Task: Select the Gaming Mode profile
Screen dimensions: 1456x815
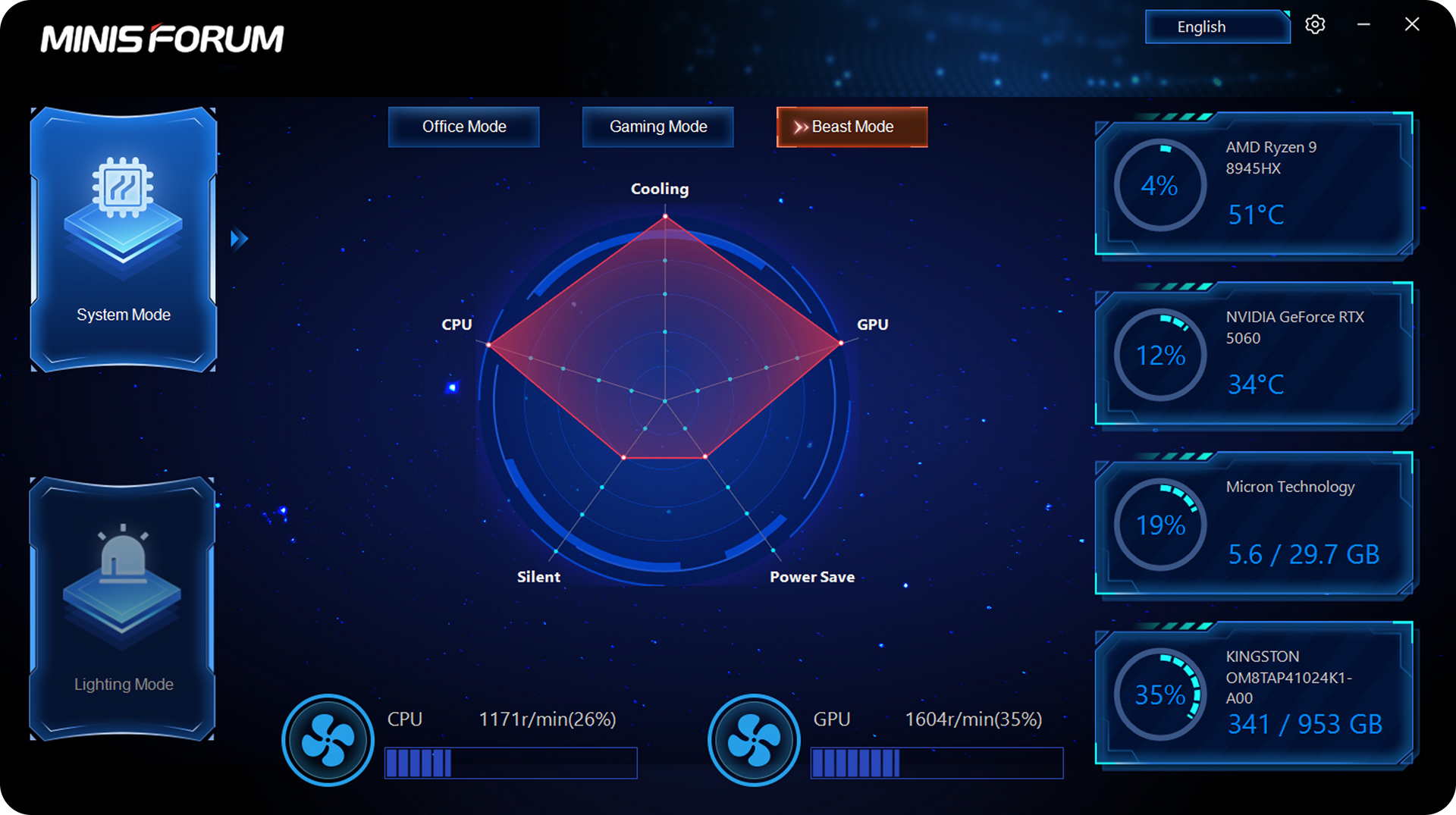Action: point(657,127)
